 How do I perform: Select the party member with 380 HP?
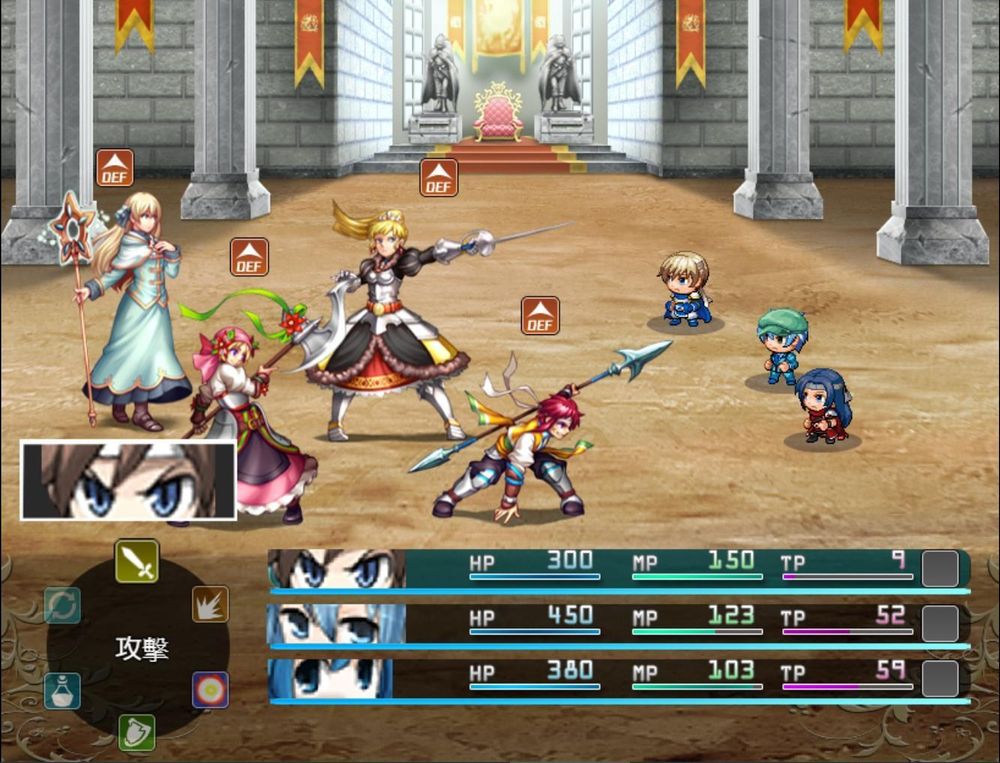tap(618, 678)
